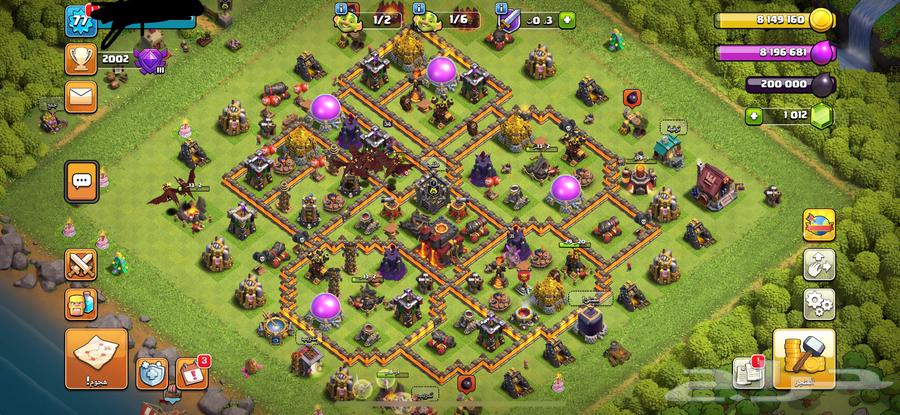Tap the purple league badge next to trophies
Viewport: 900px width, 415px height.
pos(152,60)
